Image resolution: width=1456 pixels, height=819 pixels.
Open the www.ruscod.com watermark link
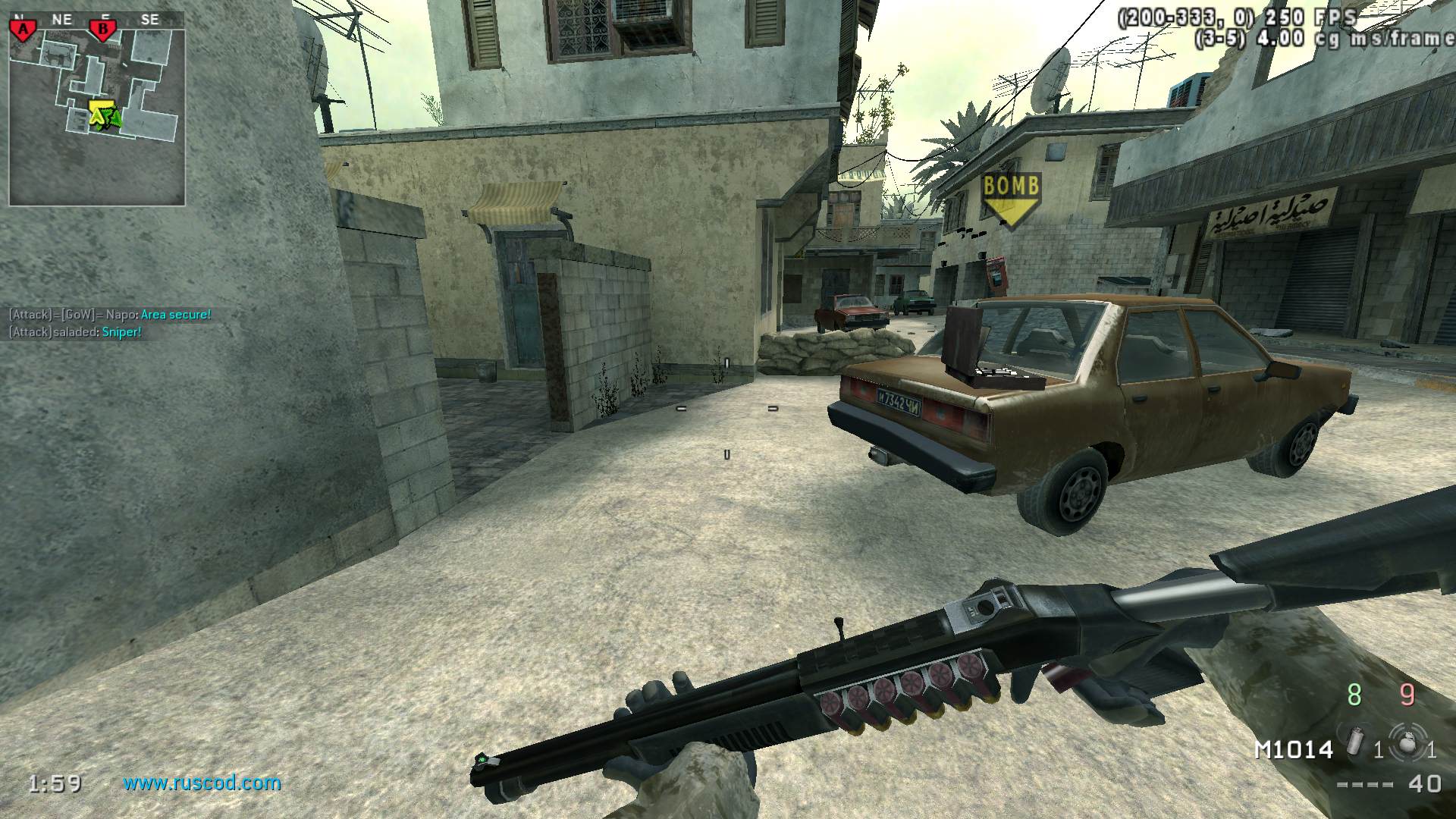202,783
